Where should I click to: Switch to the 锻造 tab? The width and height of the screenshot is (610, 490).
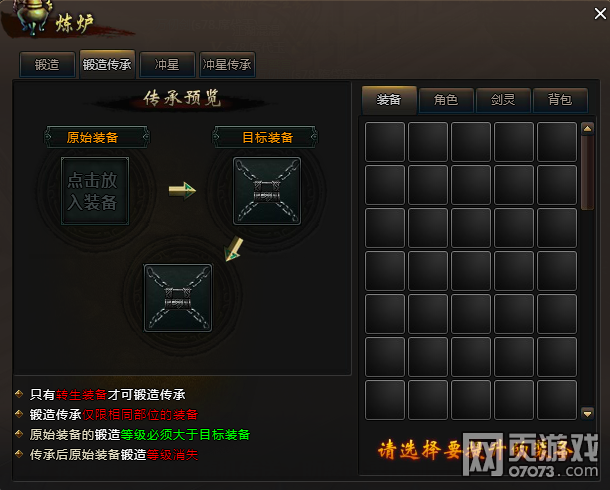pos(47,65)
